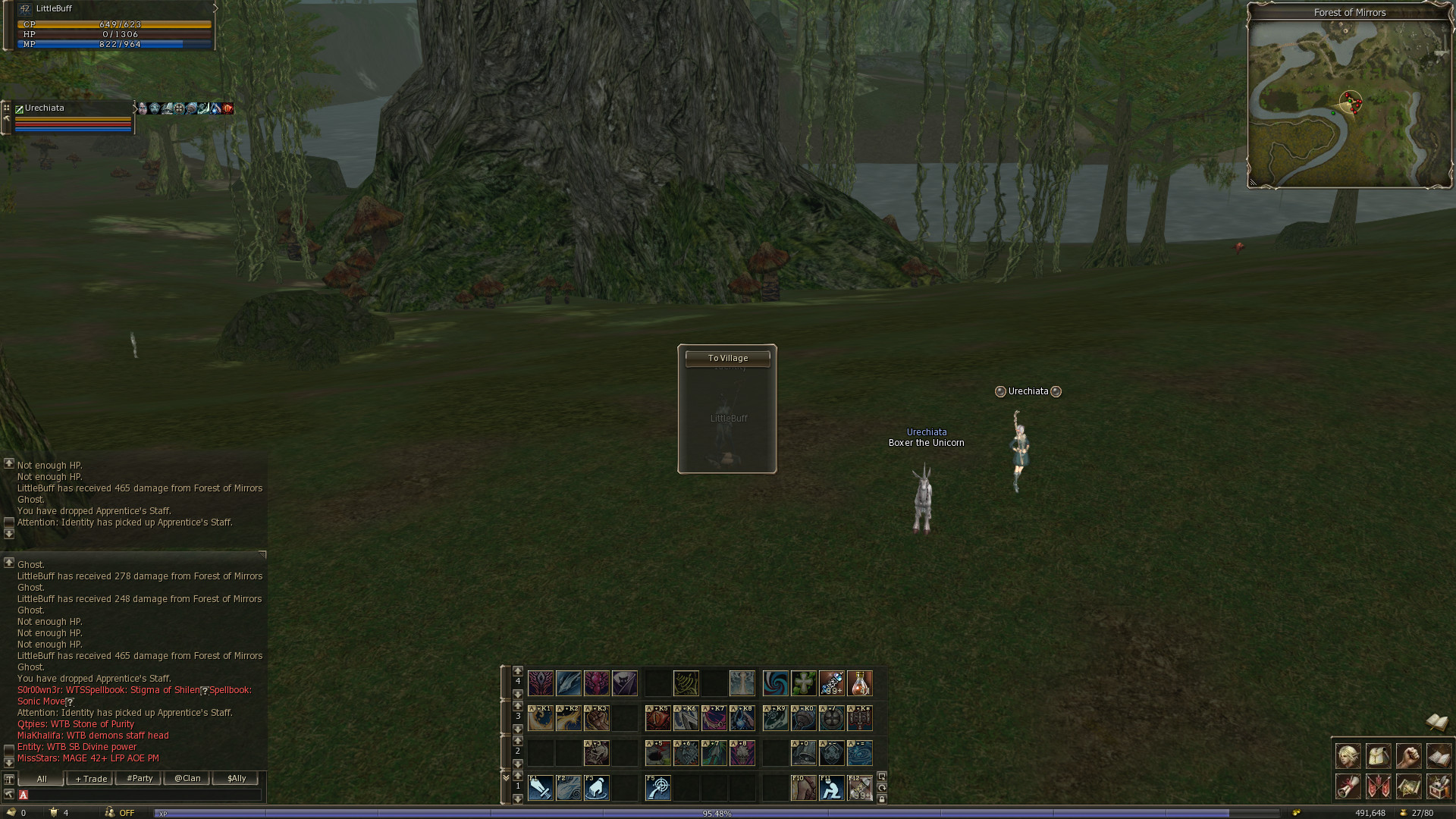The width and height of the screenshot is (1456, 819).
Task: Open the inventory bag icon
Action: click(1378, 756)
